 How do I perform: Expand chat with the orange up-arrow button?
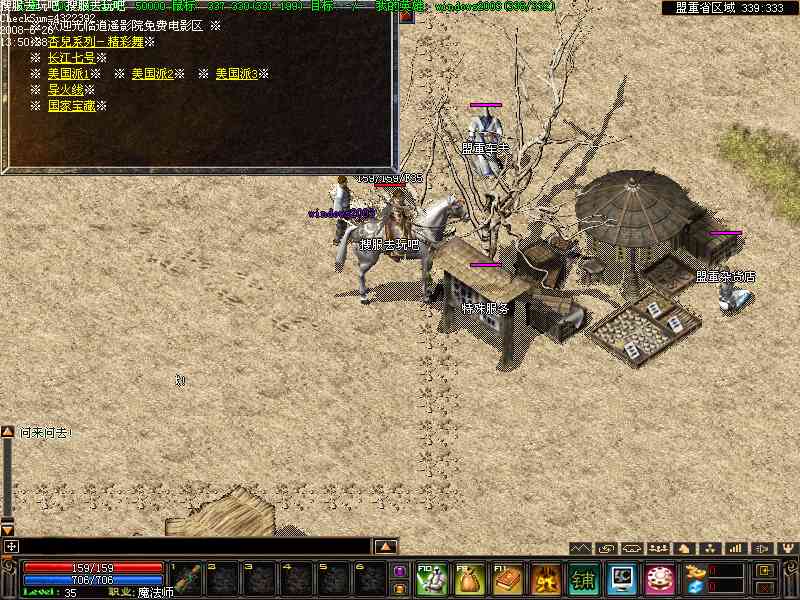pyautogui.click(x=385, y=547)
